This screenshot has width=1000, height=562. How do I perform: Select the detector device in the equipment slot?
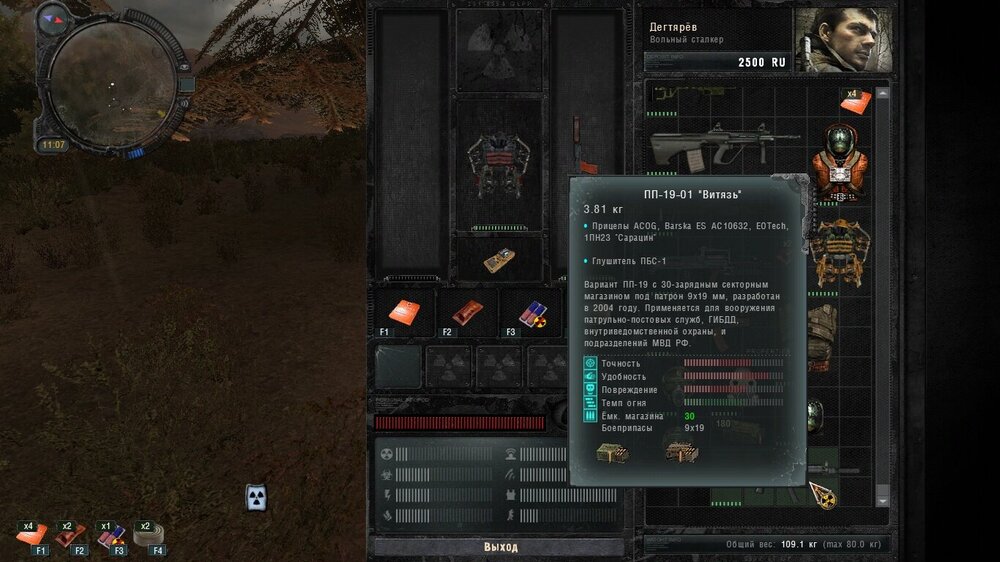pos(499,260)
